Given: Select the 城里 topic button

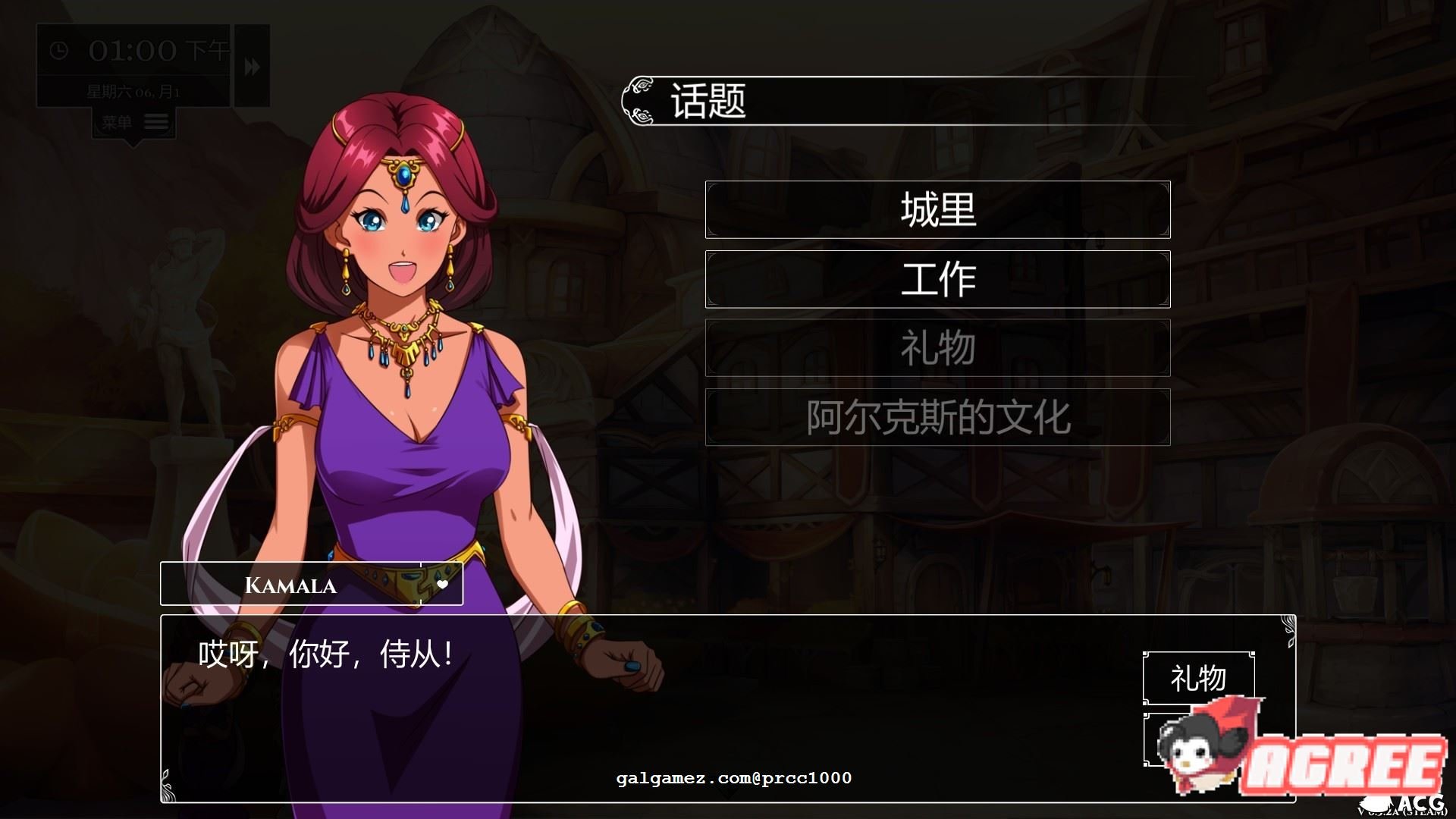Looking at the screenshot, I should coord(937,209).
